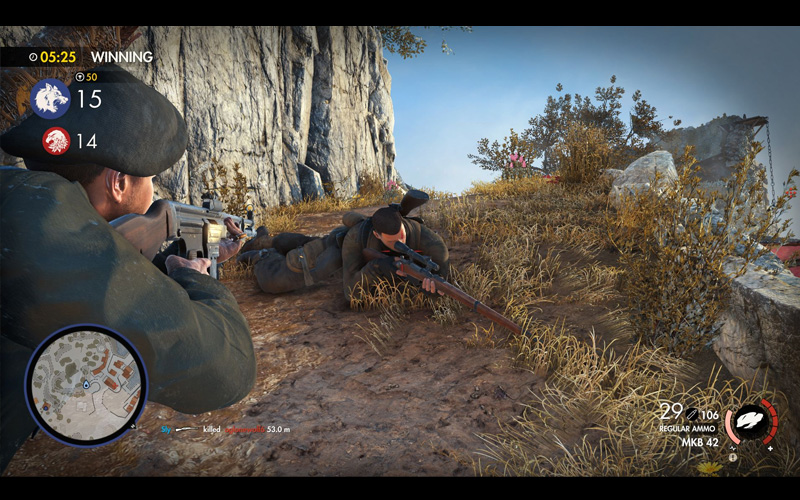Select the circular stance indicator icon
The image size is (800, 500).
click(x=751, y=421)
